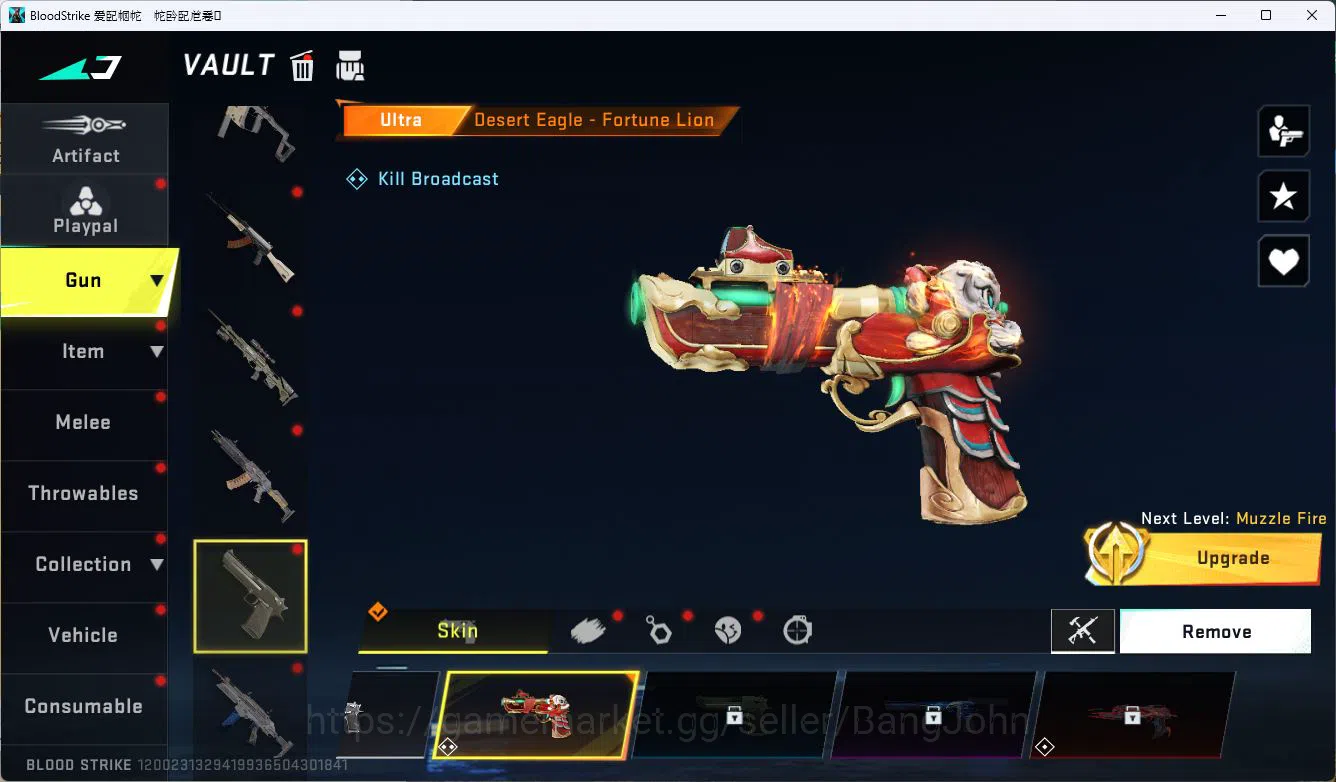Select the charm attachment icon
1336x782 pixels.
click(658, 630)
